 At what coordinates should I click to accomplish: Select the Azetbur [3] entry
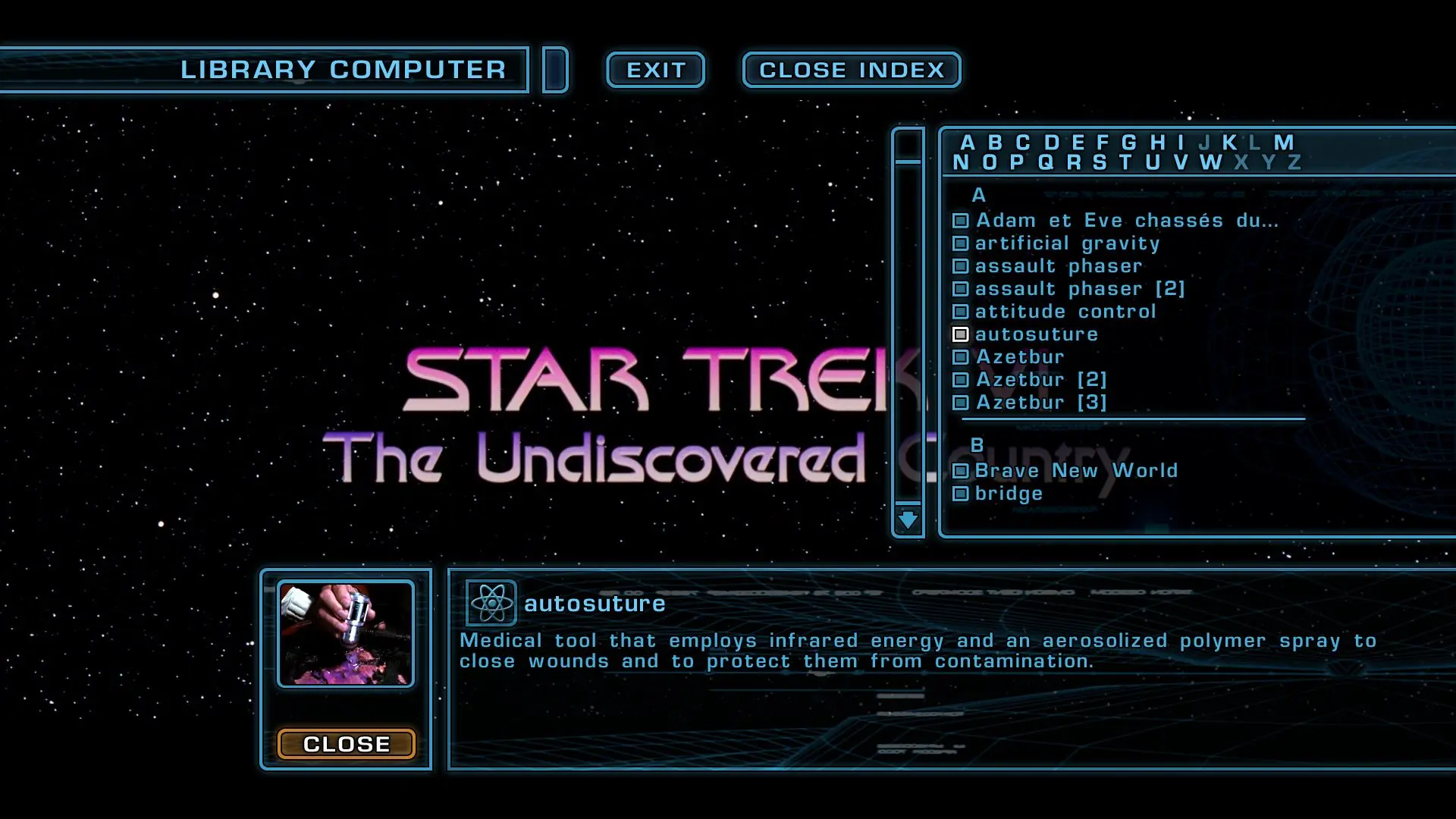1040,403
